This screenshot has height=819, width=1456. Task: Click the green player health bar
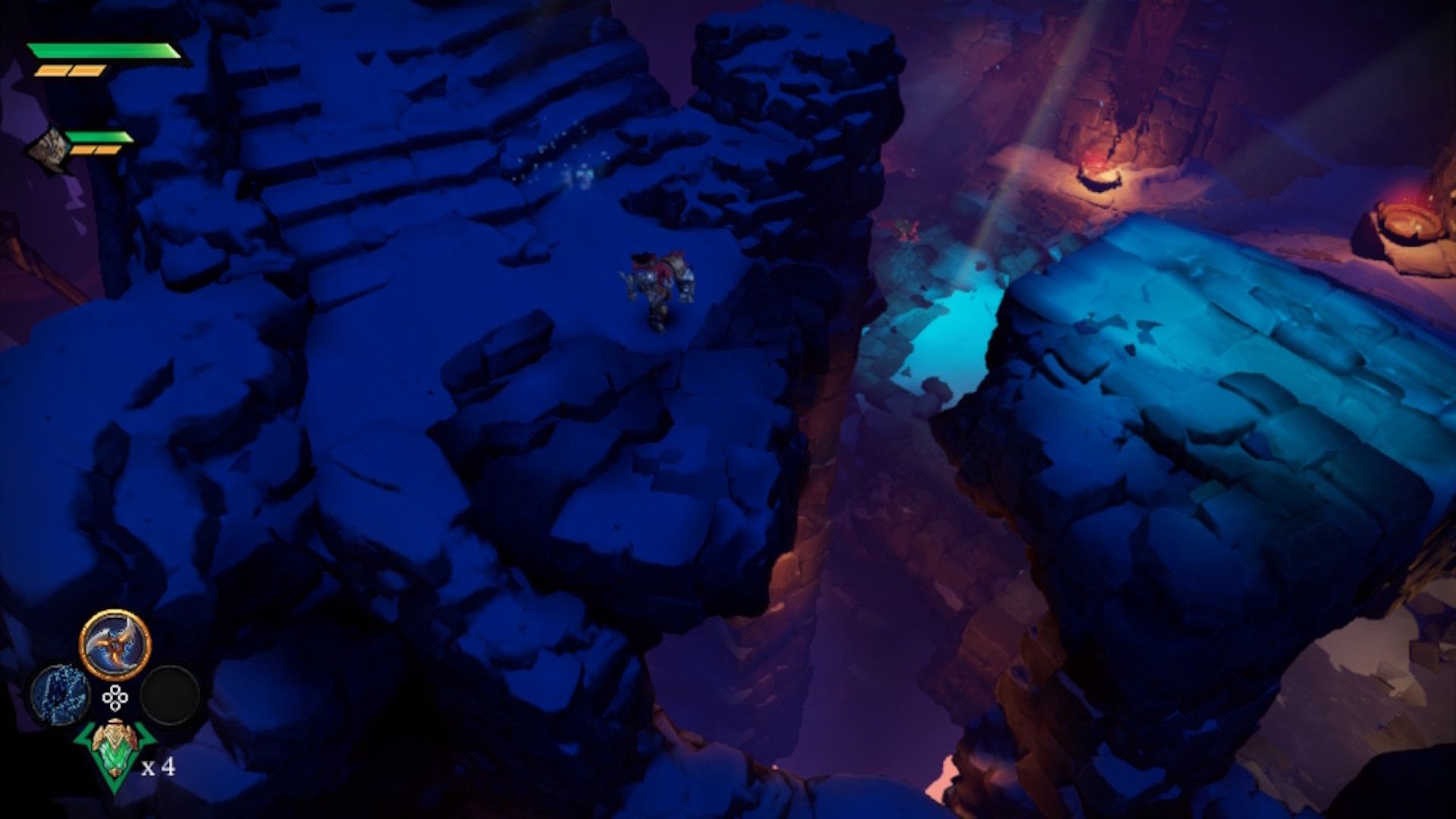coord(104,49)
